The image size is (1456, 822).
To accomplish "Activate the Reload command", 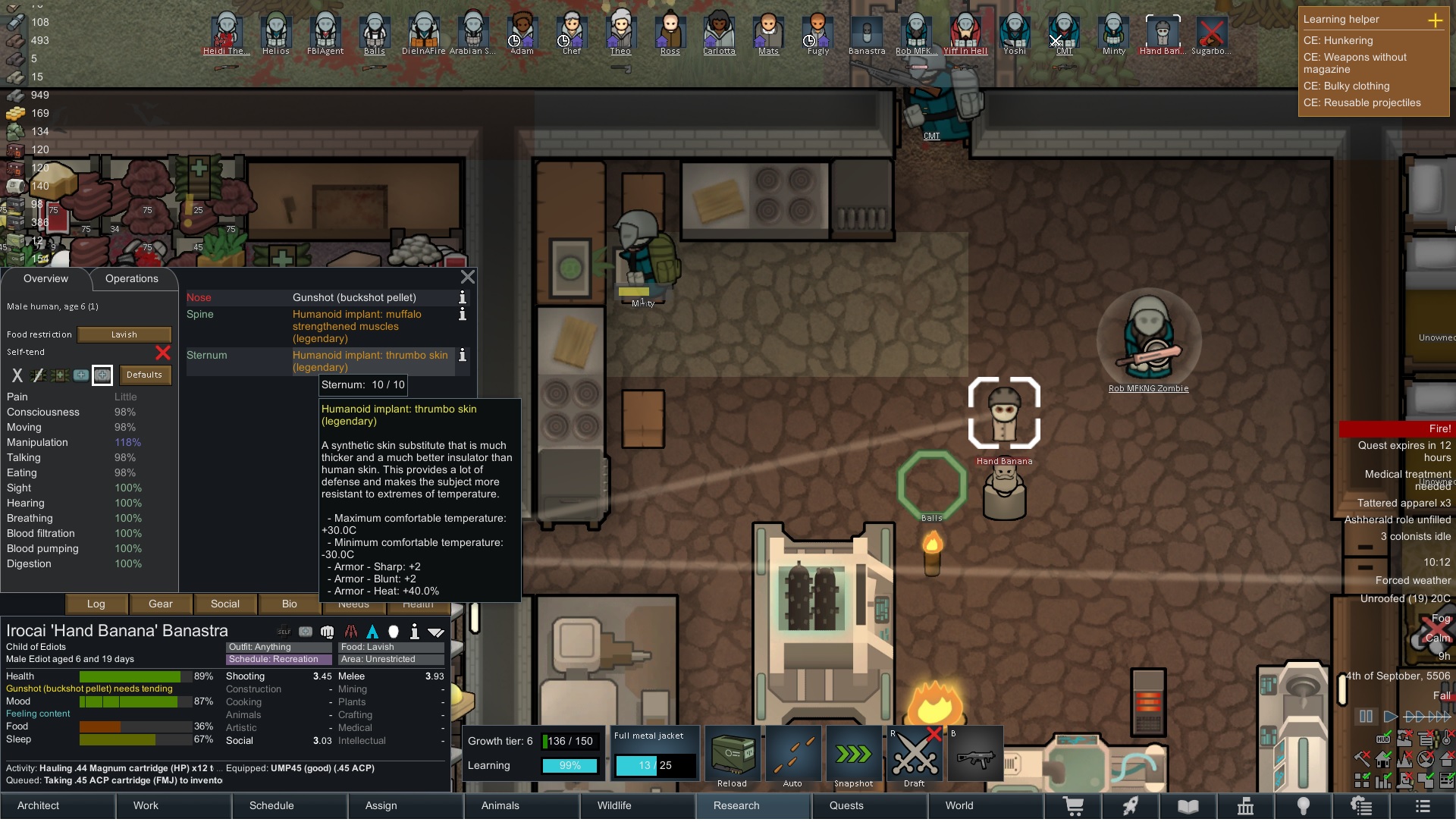I will [732, 756].
